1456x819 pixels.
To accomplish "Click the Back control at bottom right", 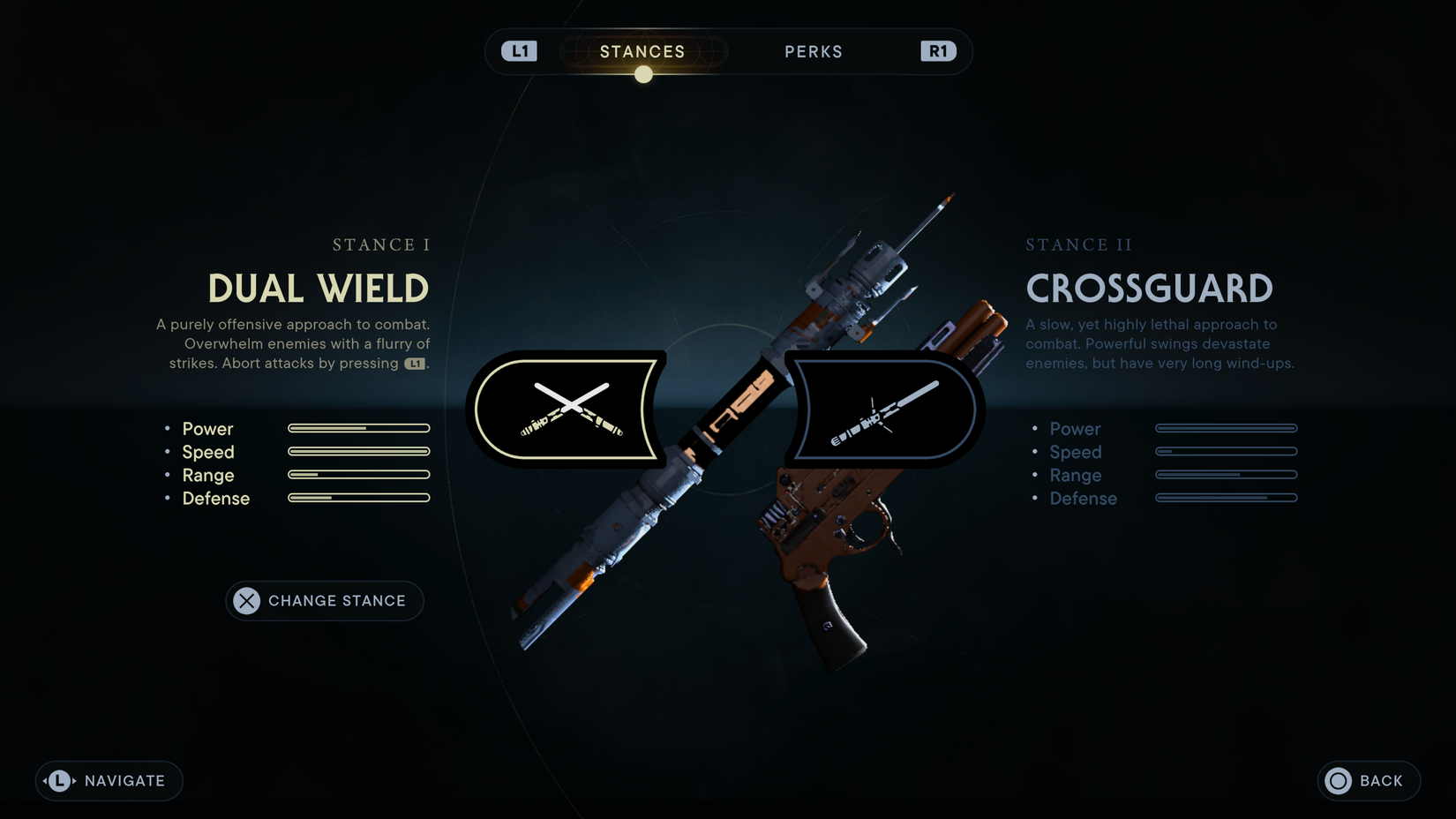I will [1366, 780].
